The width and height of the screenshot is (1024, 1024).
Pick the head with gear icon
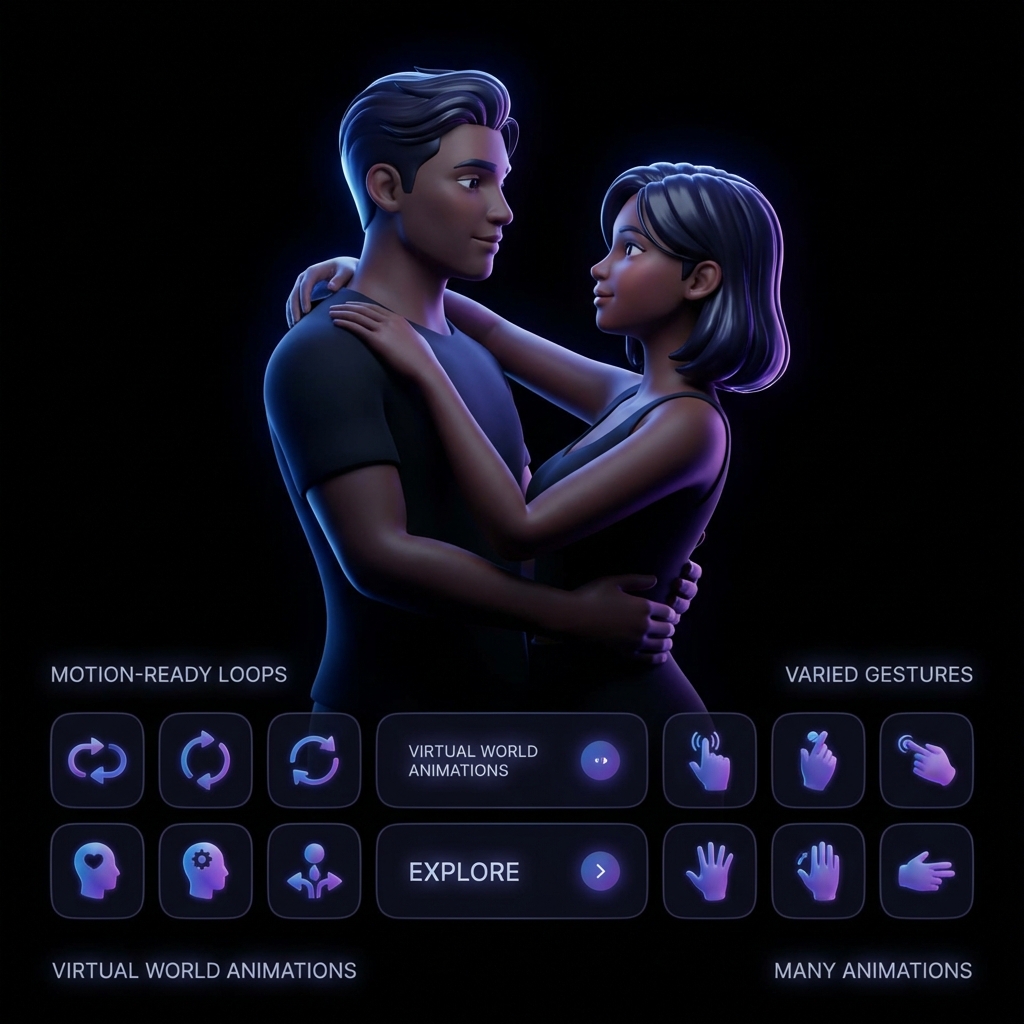[x=206, y=871]
